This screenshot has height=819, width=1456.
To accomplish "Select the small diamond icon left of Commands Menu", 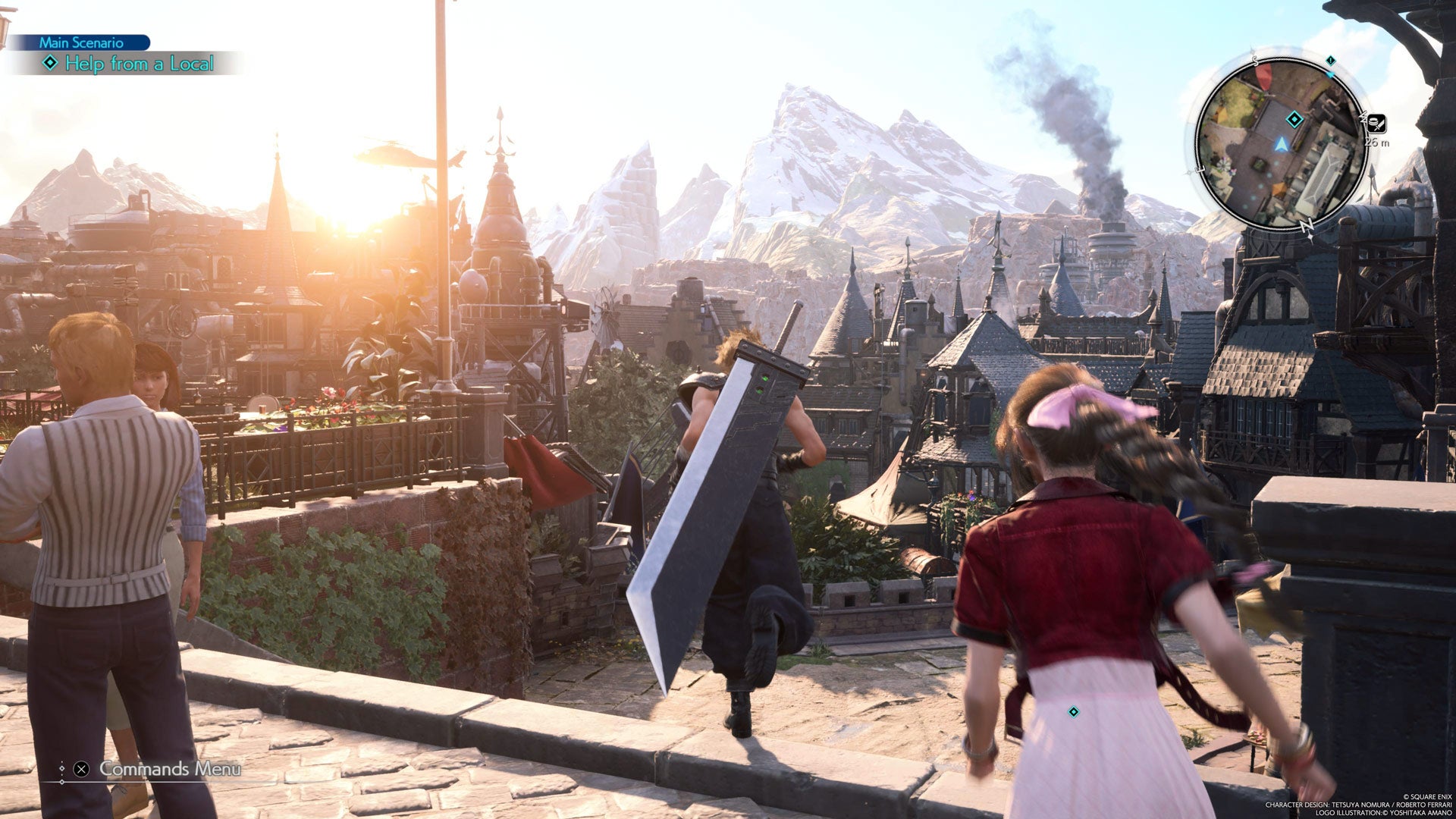I will (x=63, y=768).
